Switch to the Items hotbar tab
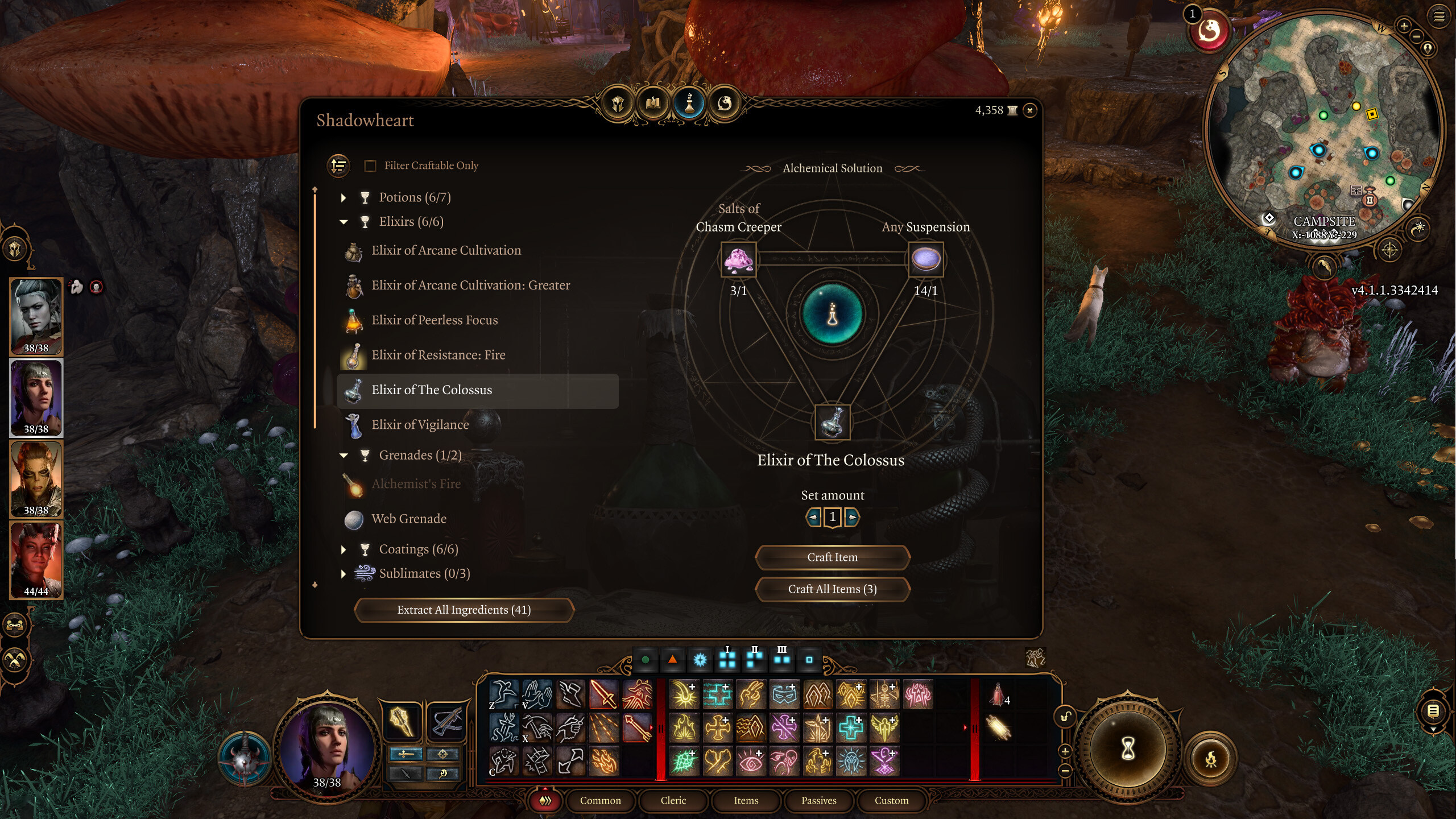The width and height of the screenshot is (1456, 819). (746, 800)
